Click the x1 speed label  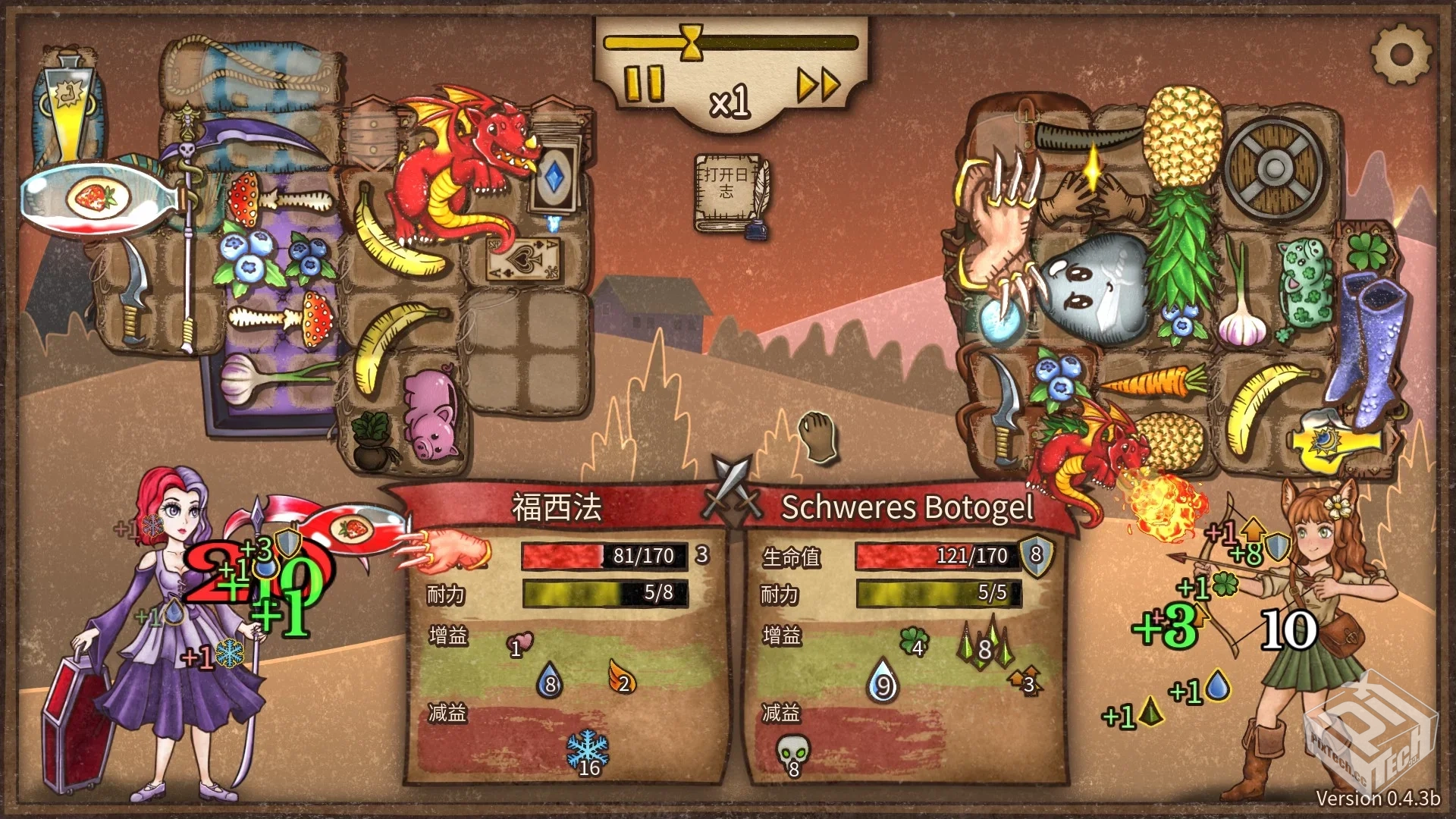[730, 102]
